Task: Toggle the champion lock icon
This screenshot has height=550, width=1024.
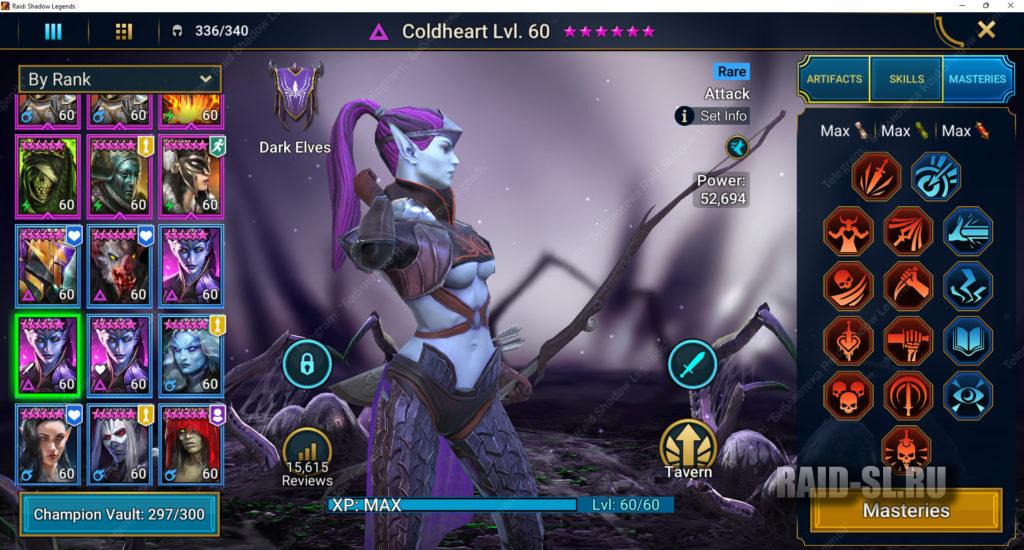Action: click(307, 364)
